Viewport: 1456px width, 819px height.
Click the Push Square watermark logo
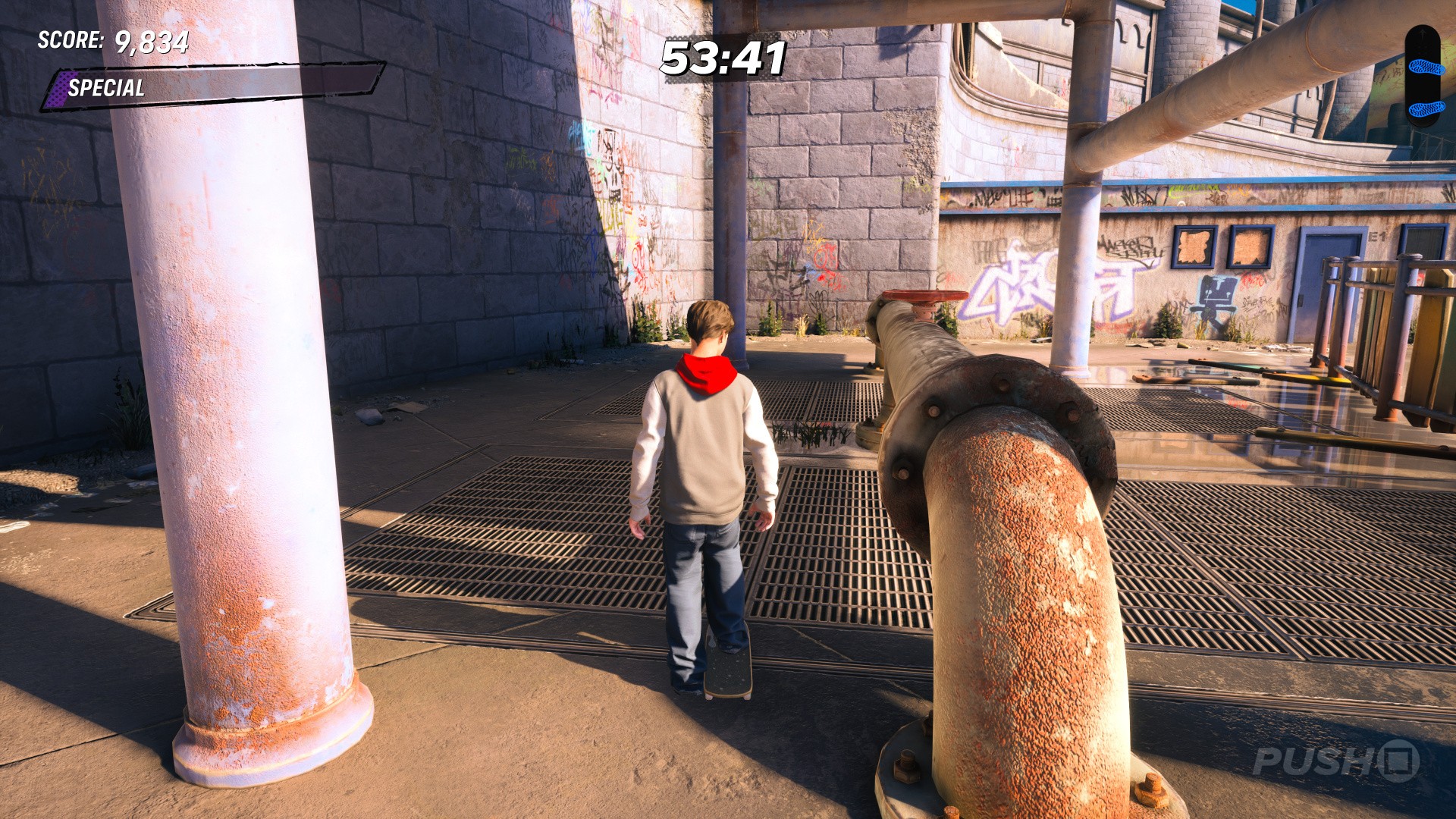coord(1336,761)
